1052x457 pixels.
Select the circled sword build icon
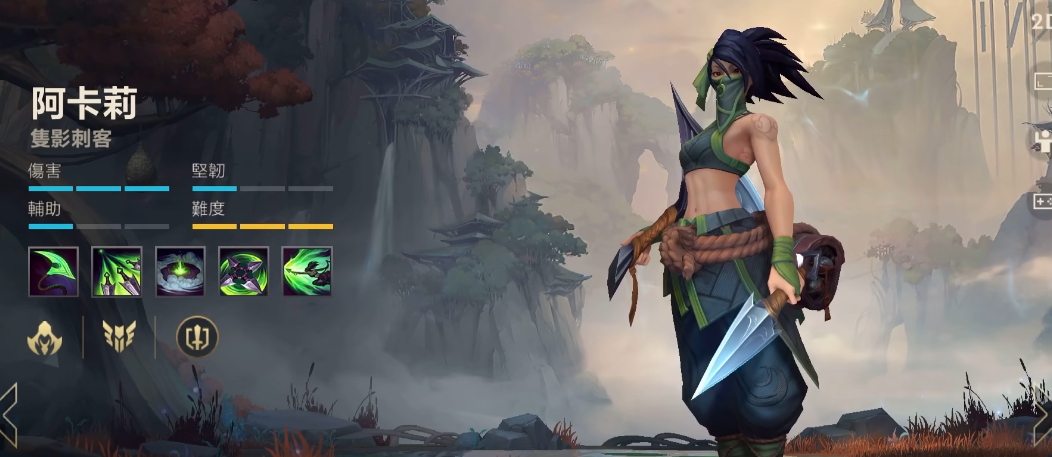(197, 338)
